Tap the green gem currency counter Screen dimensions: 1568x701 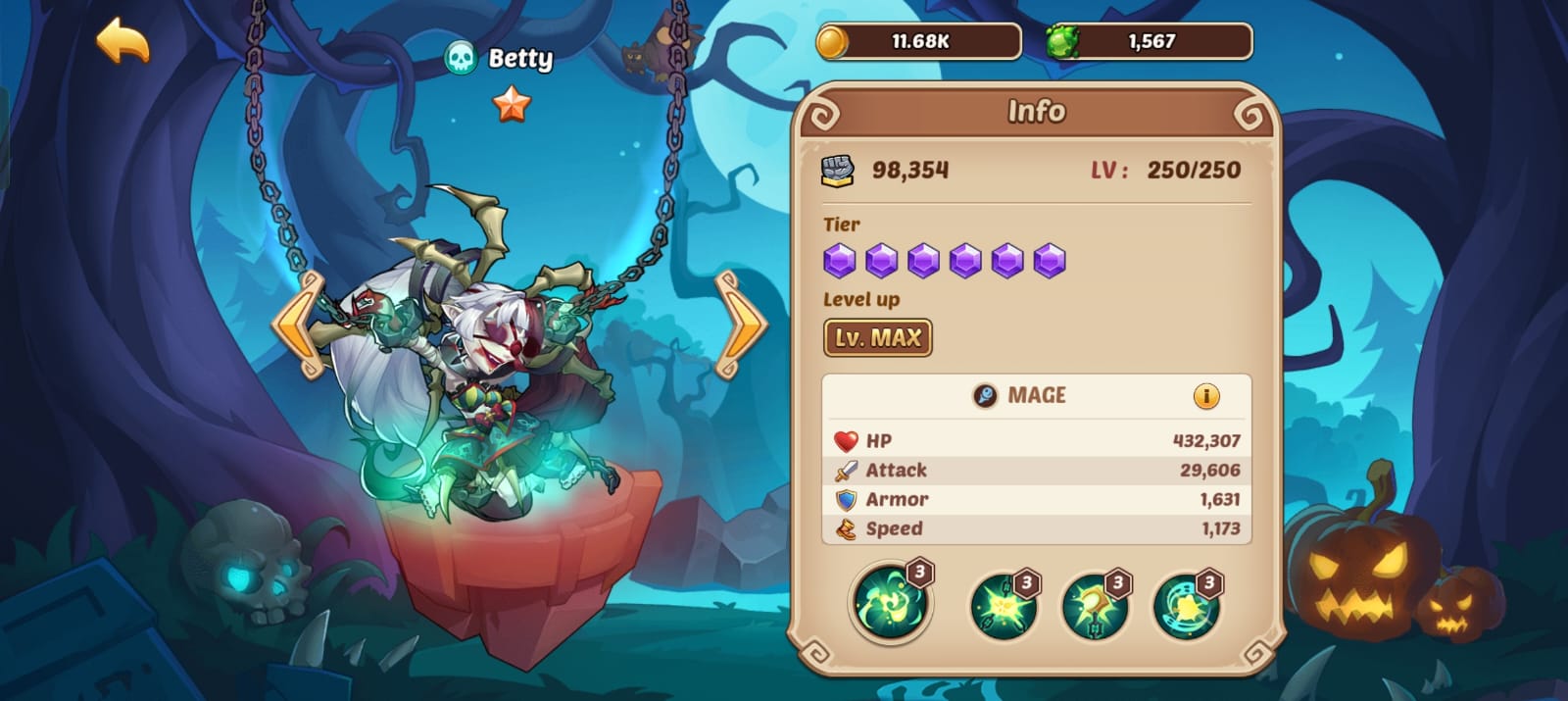tap(1149, 42)
